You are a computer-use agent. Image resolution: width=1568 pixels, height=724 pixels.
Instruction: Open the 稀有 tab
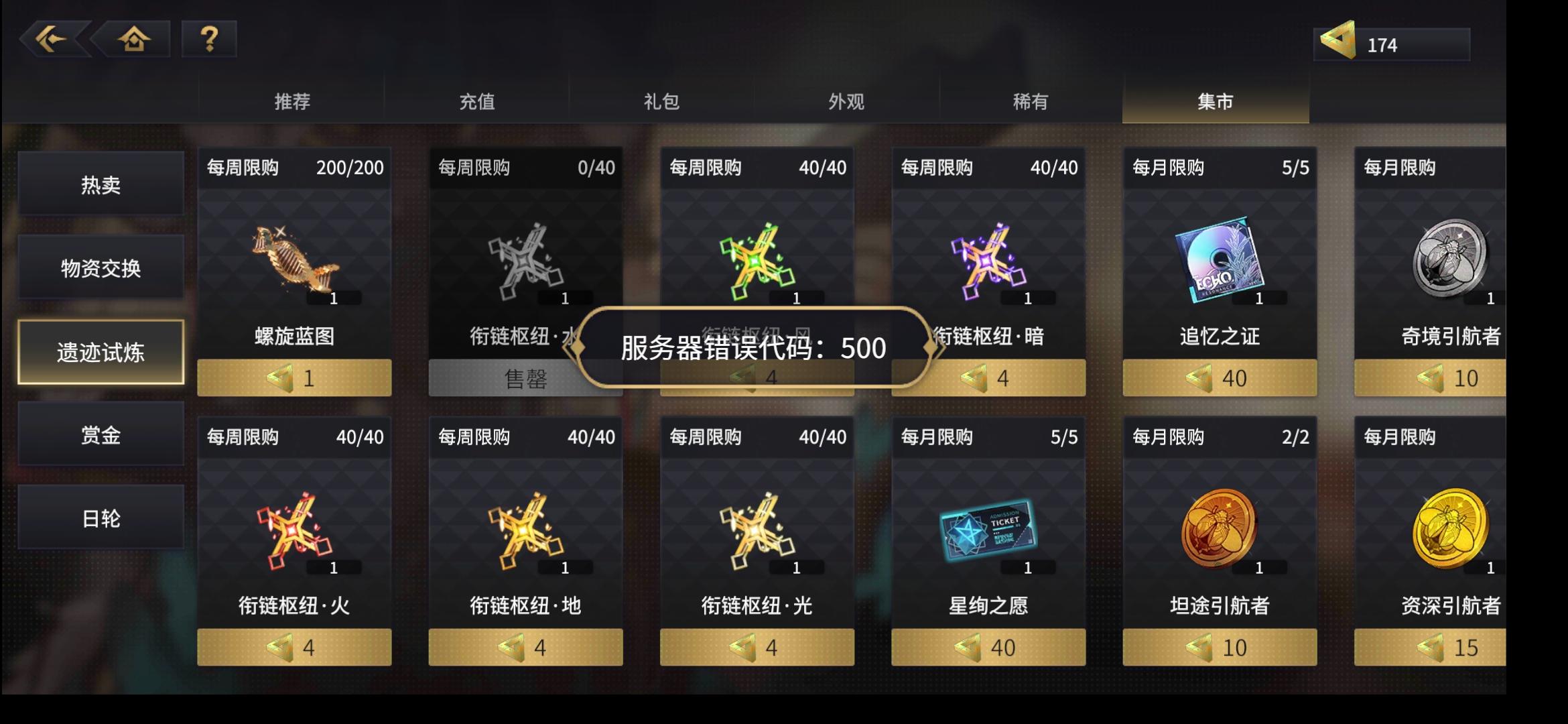tap(1030, 101)
